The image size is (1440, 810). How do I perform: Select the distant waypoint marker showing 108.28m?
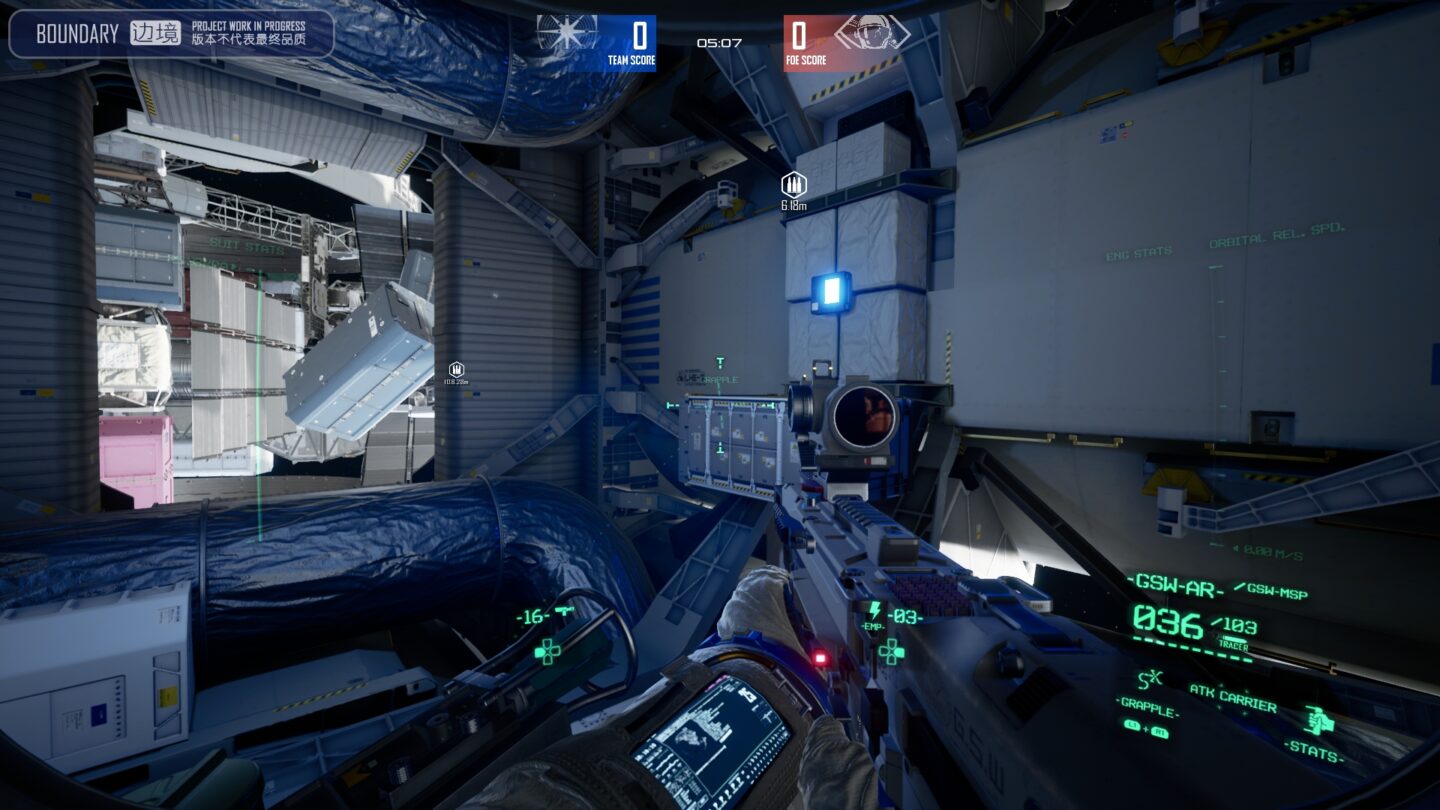(x=458, y=368)
